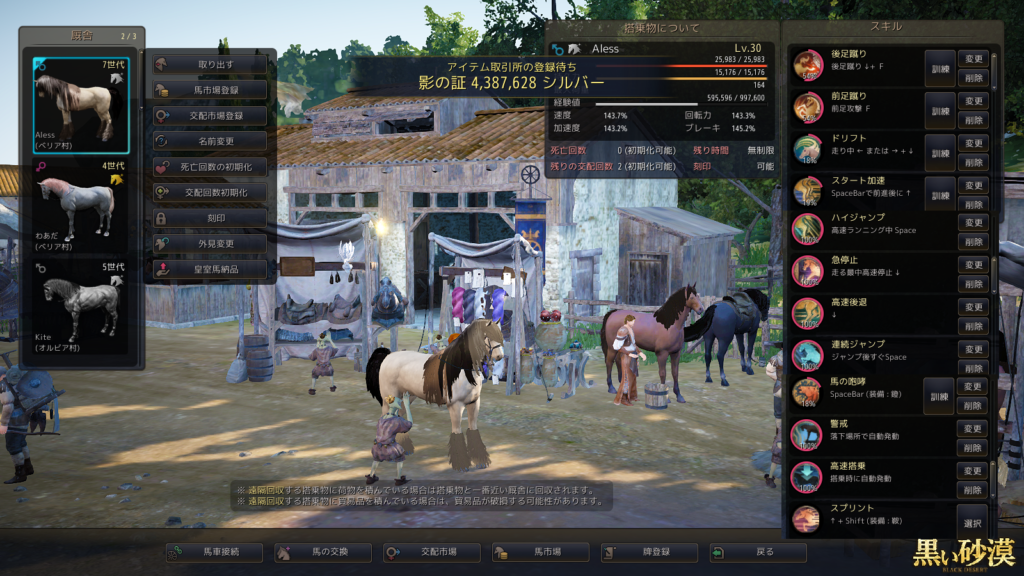This screenshot has width=1024, height=576.
Task: Open the 馬市場 horse market
Action: click(x=541, y=552)
